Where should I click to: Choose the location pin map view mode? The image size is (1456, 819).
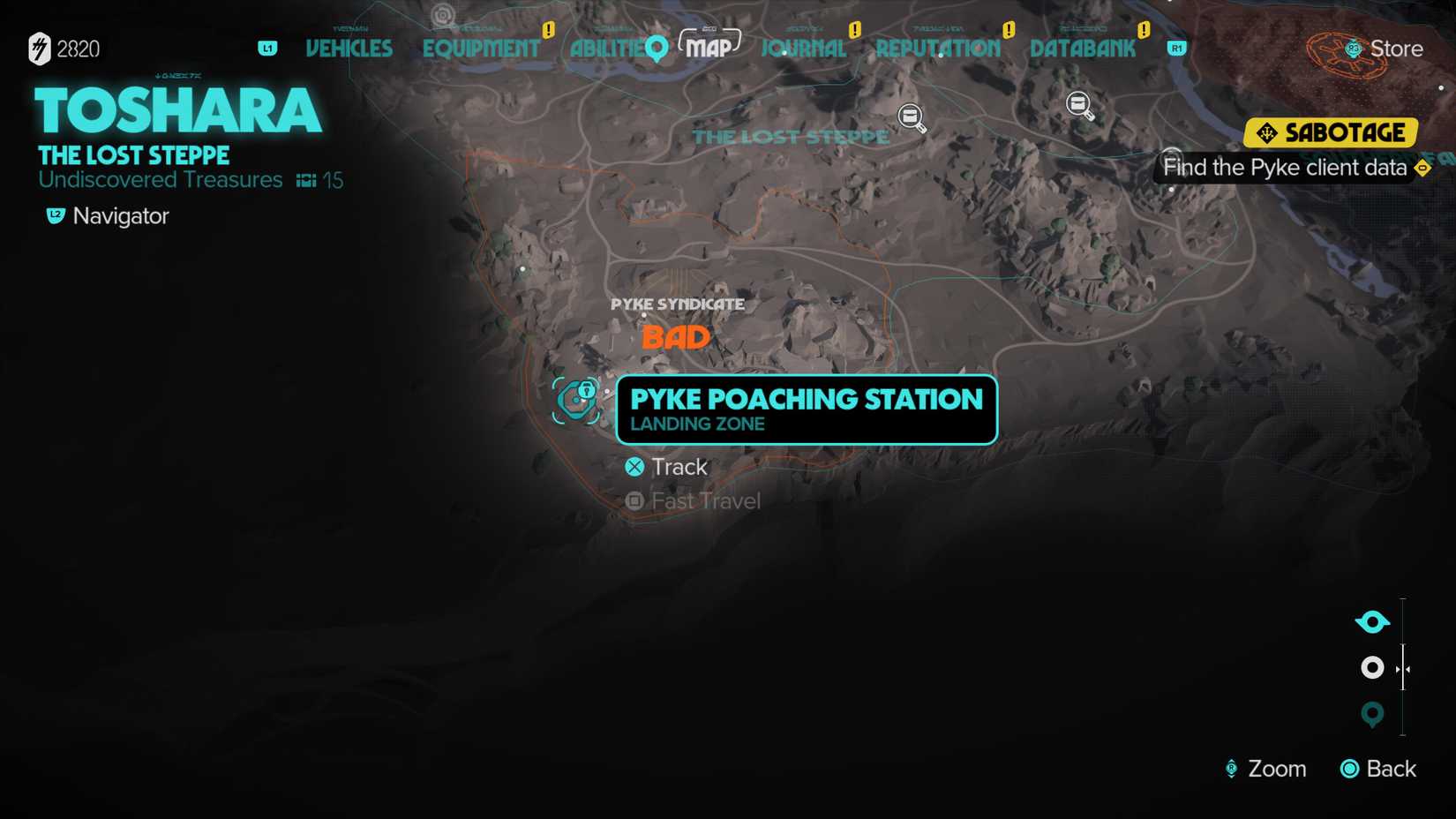(x=1372, y=714)
